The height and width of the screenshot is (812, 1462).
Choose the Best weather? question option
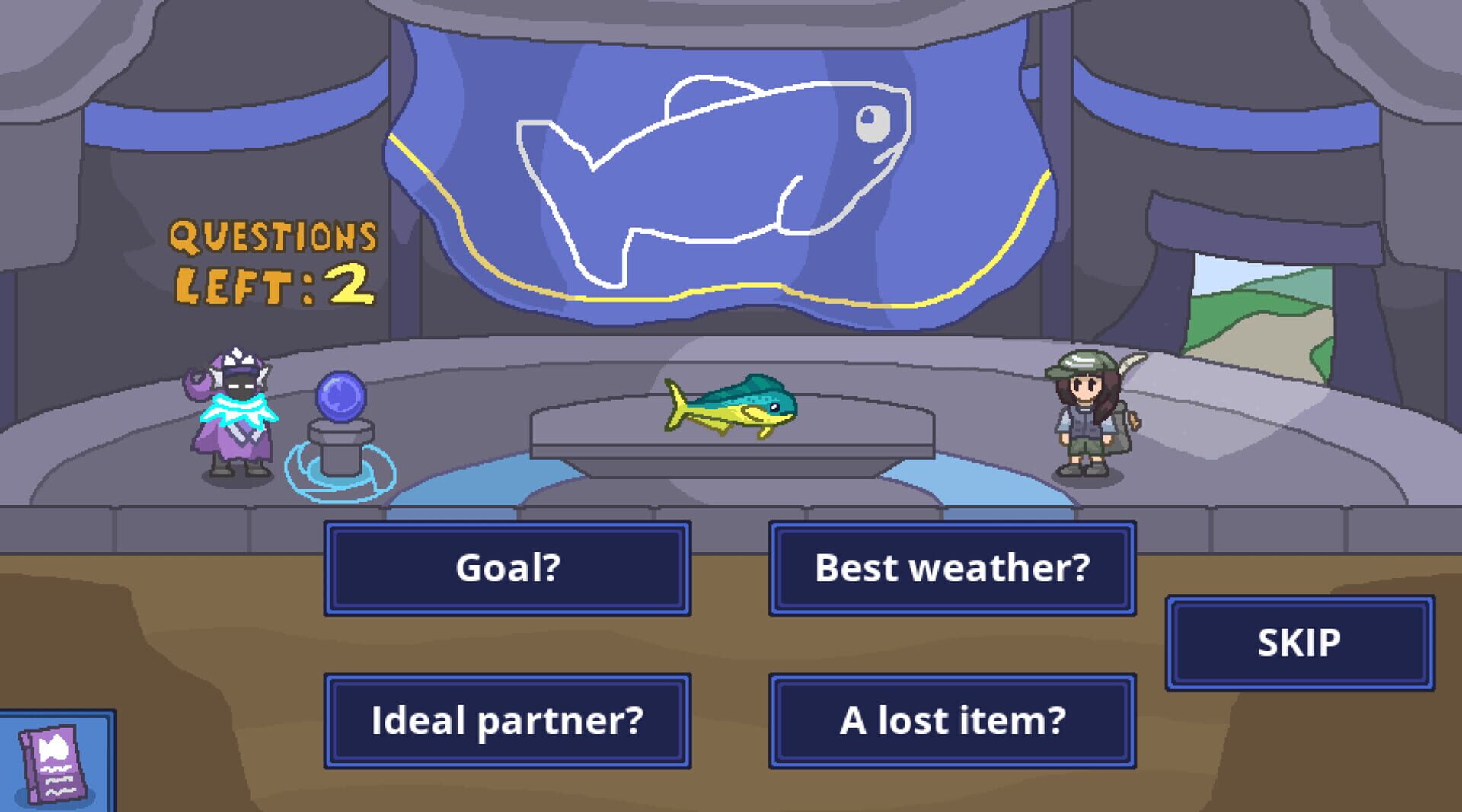952,567
